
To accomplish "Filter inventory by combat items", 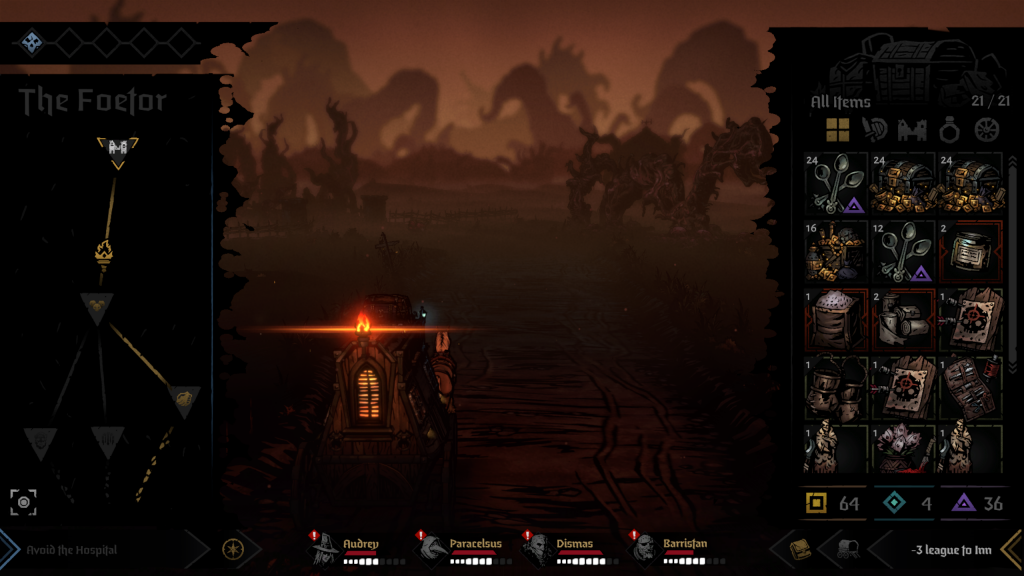I will pos(874,129).
